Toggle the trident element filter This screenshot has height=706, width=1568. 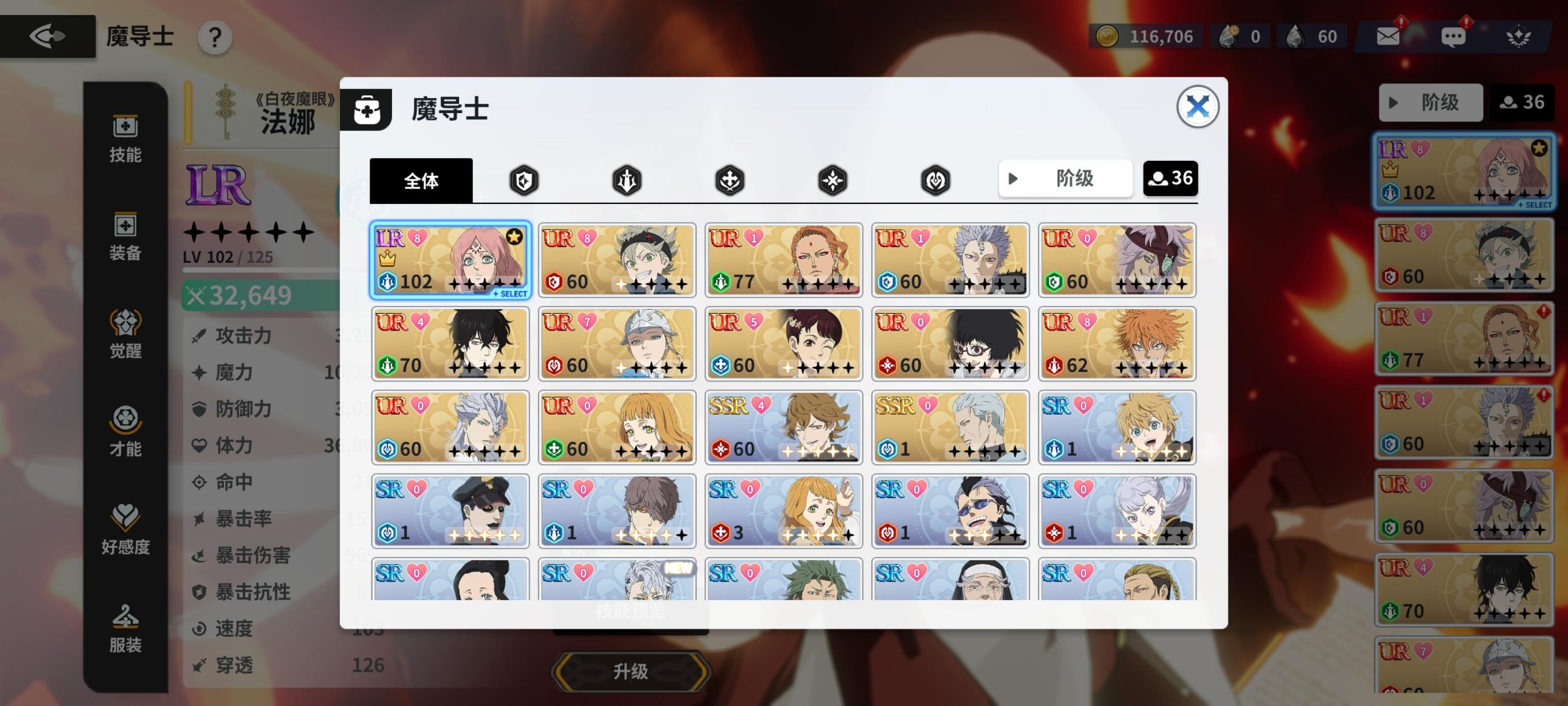click(x=627, y=180)
